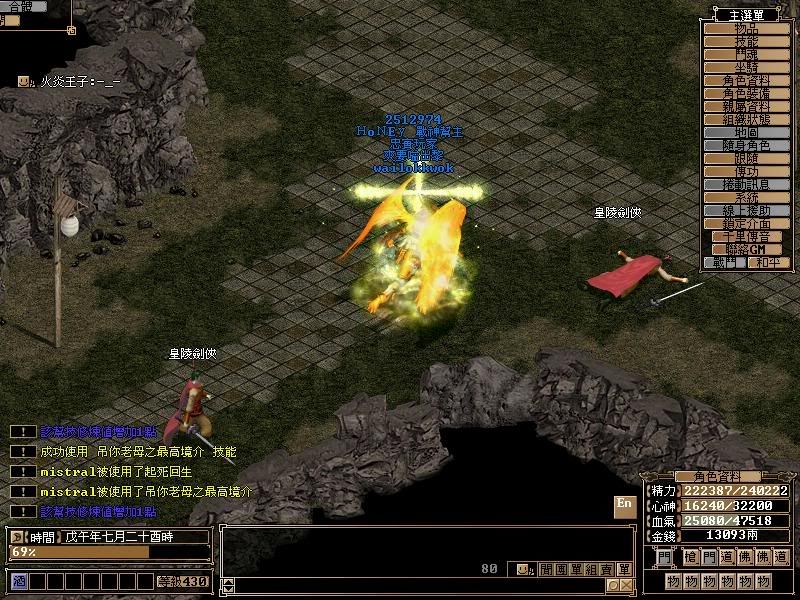Select the 酒 wine hotbar slot
This screenshot has width=800, height=600.
point(18,581)
